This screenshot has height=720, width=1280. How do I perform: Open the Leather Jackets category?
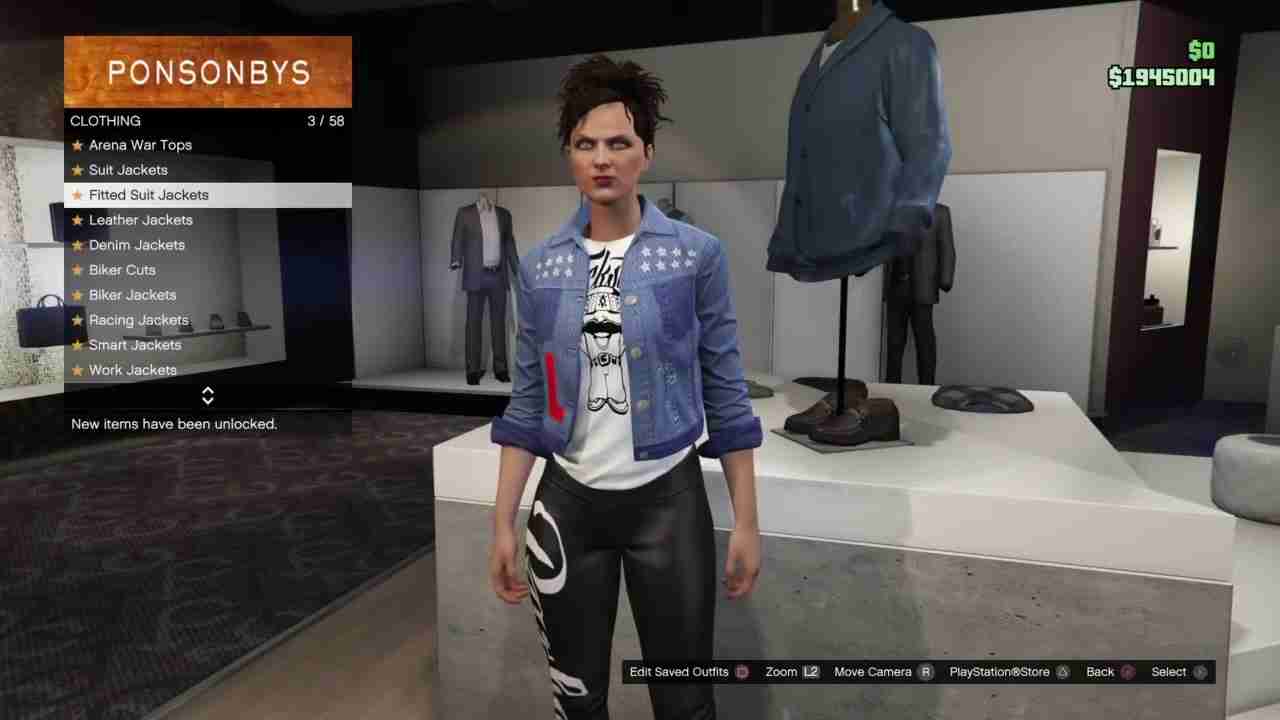(140, 220)
